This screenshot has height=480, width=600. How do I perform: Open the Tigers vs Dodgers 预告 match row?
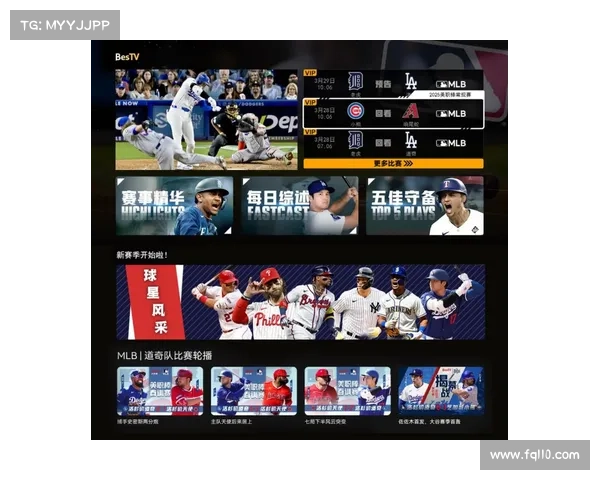[393, 84]
